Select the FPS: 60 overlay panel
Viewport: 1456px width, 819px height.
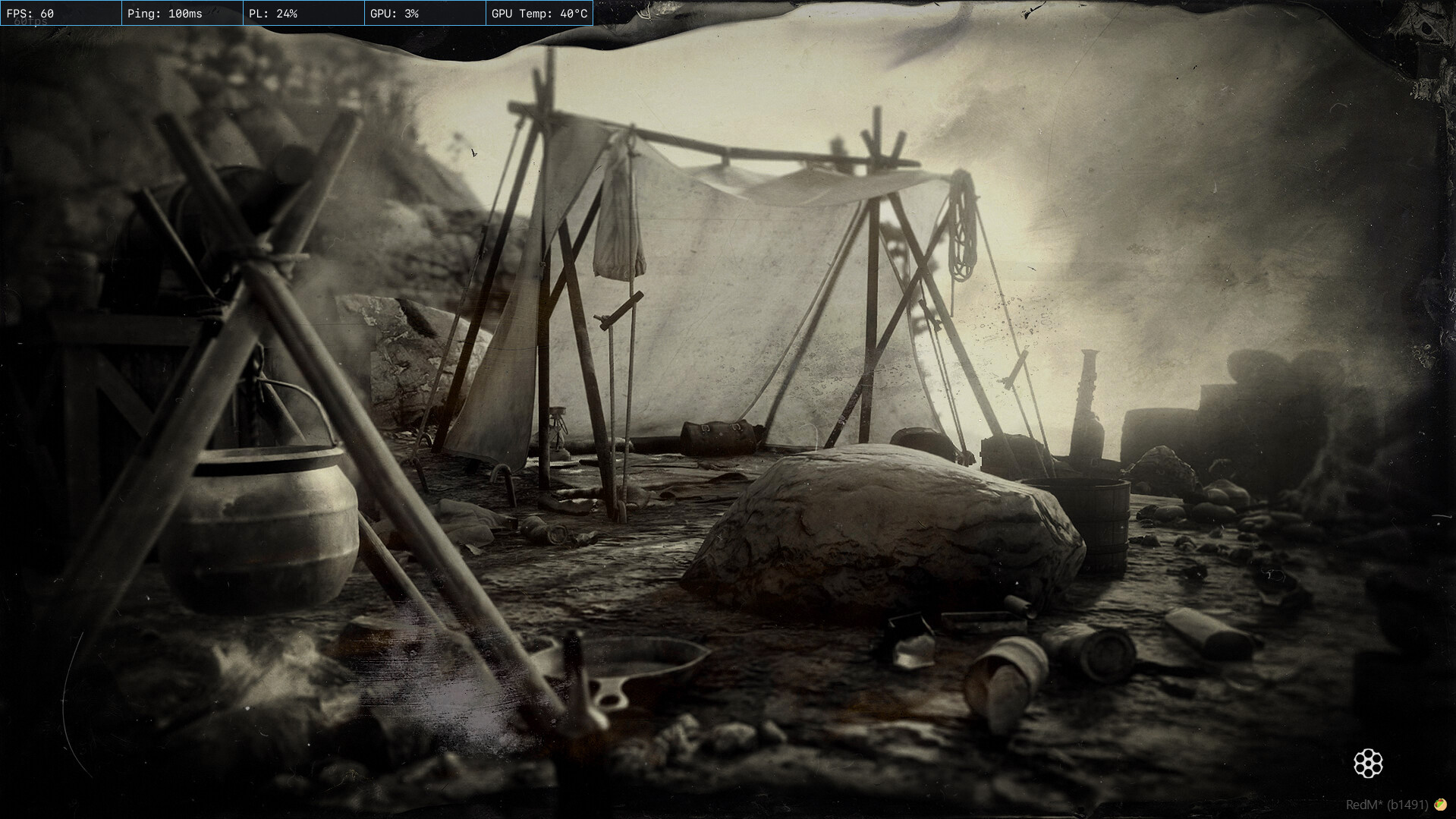(x=61, y=13)
